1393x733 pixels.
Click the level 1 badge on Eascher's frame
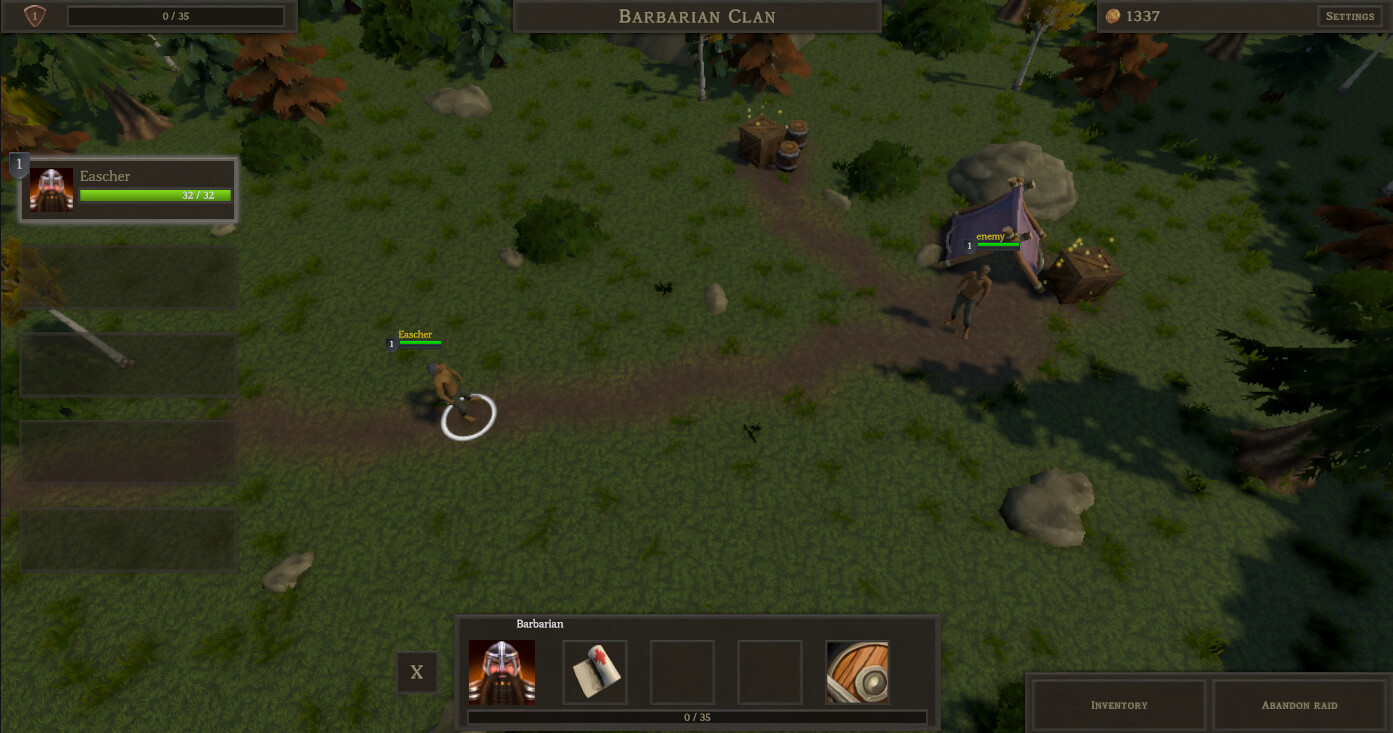pyautogui.click(x=18, y=163)
